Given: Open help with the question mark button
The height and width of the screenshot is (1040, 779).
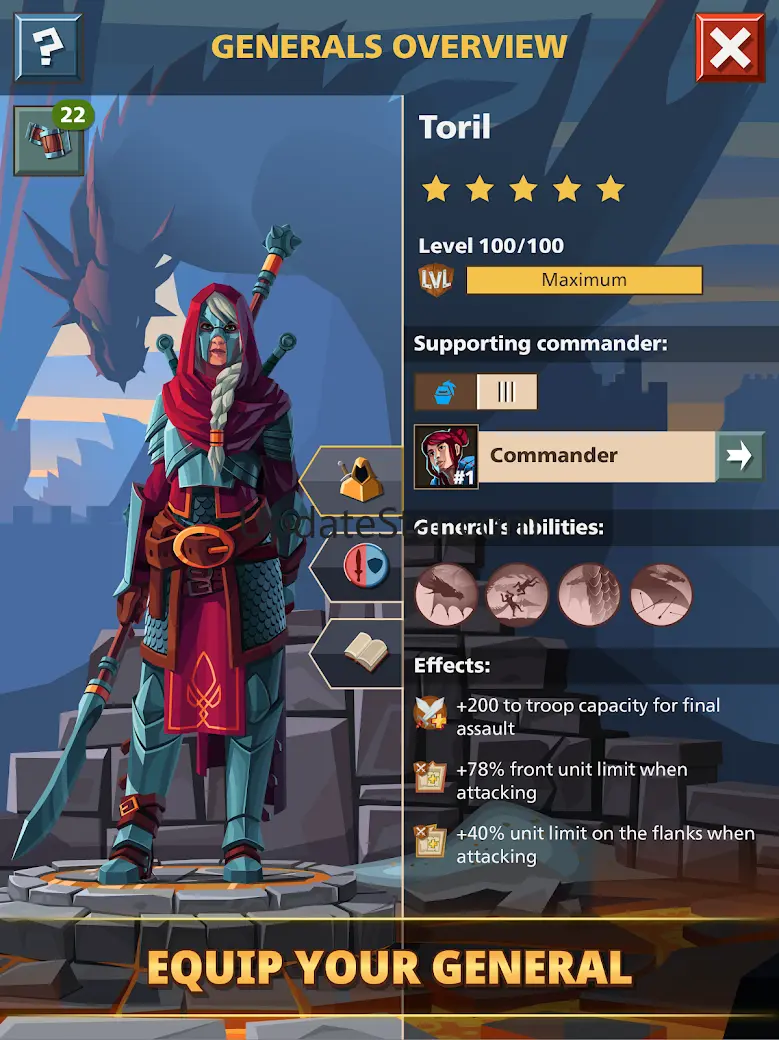Looking at the screenshot, I should point(46,47).
